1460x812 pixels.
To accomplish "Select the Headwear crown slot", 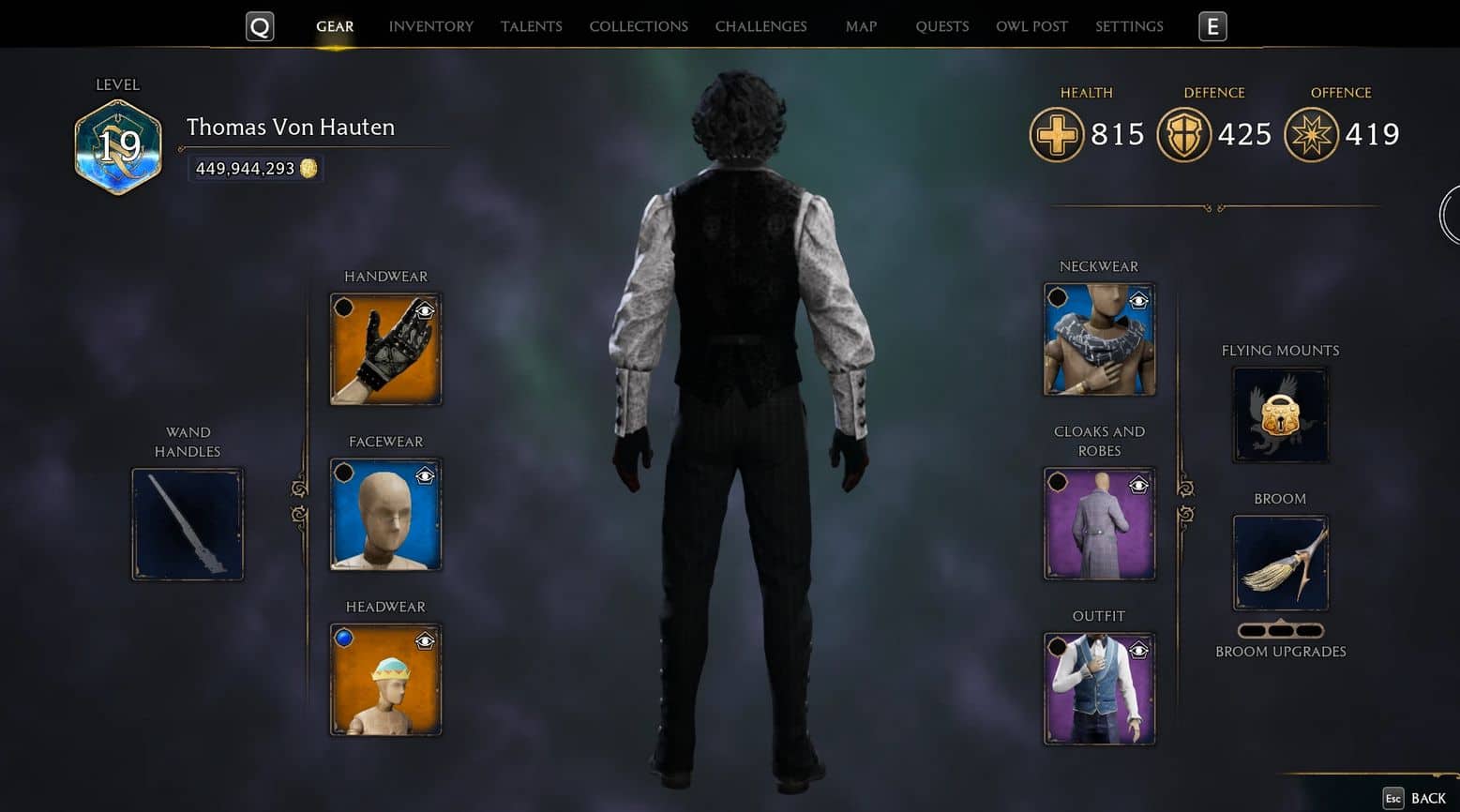I will (385, 681).
